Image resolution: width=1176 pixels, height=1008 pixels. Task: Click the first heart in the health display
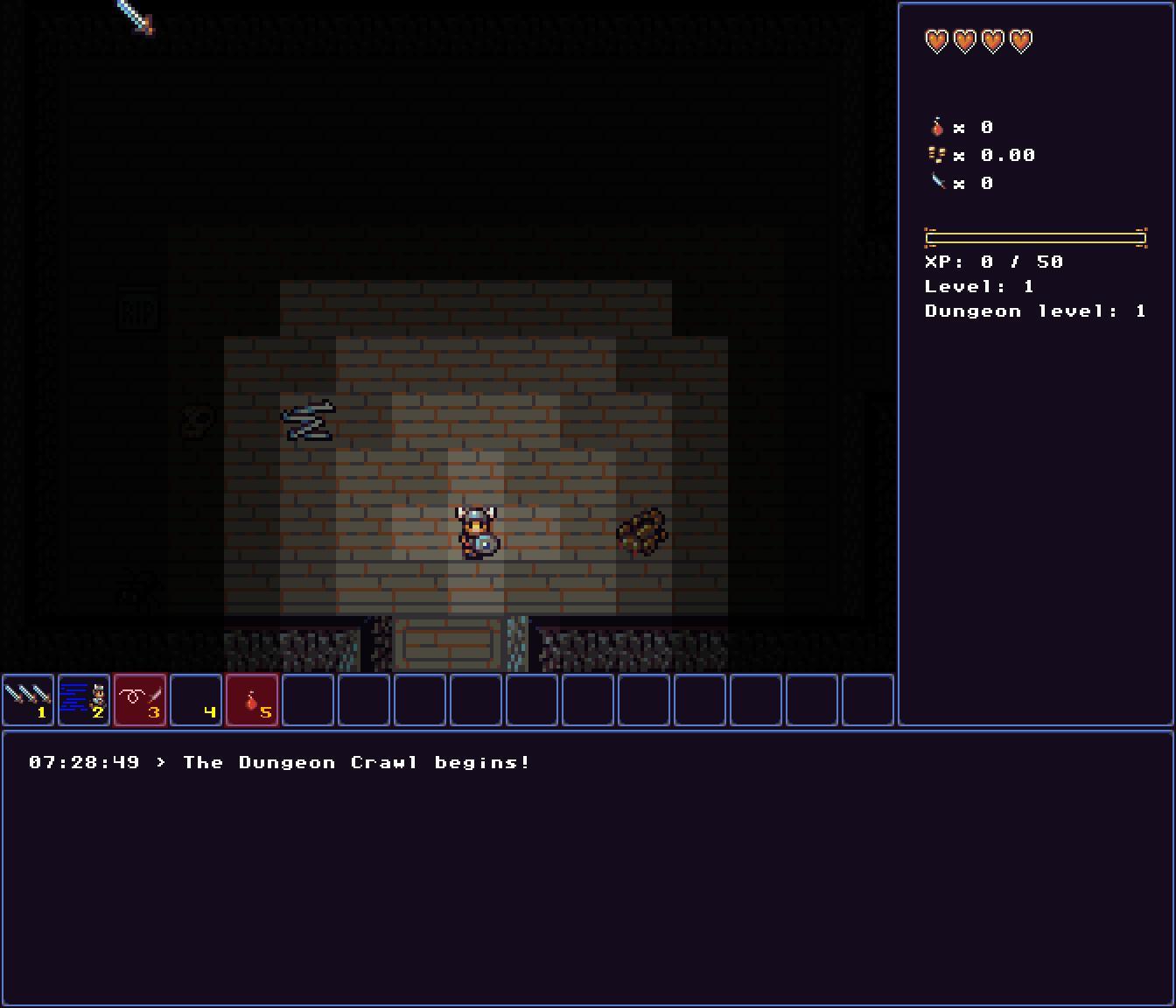(935, 40)
